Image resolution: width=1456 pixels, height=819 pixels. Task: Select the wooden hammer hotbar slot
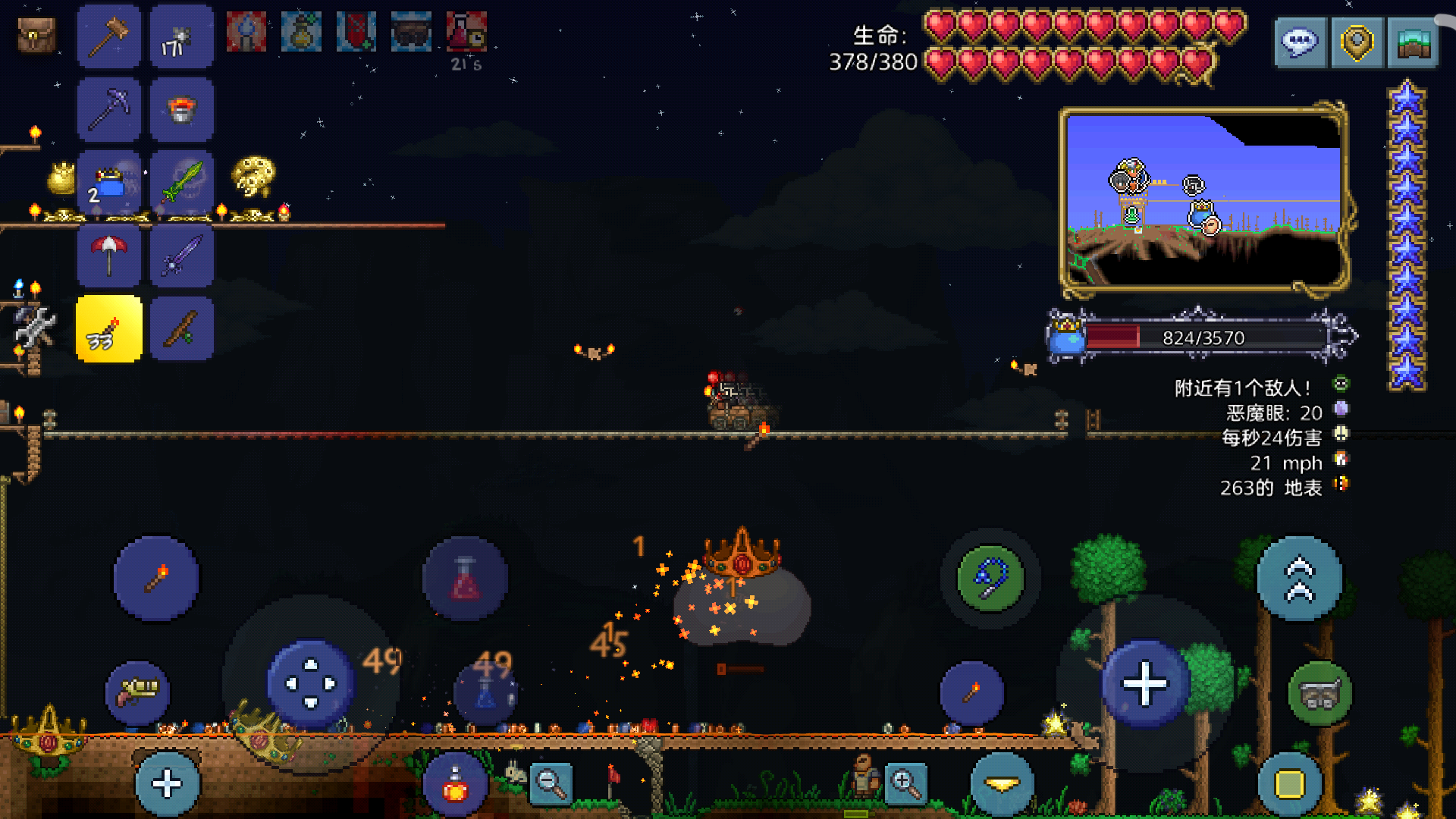tap(108, 36)
